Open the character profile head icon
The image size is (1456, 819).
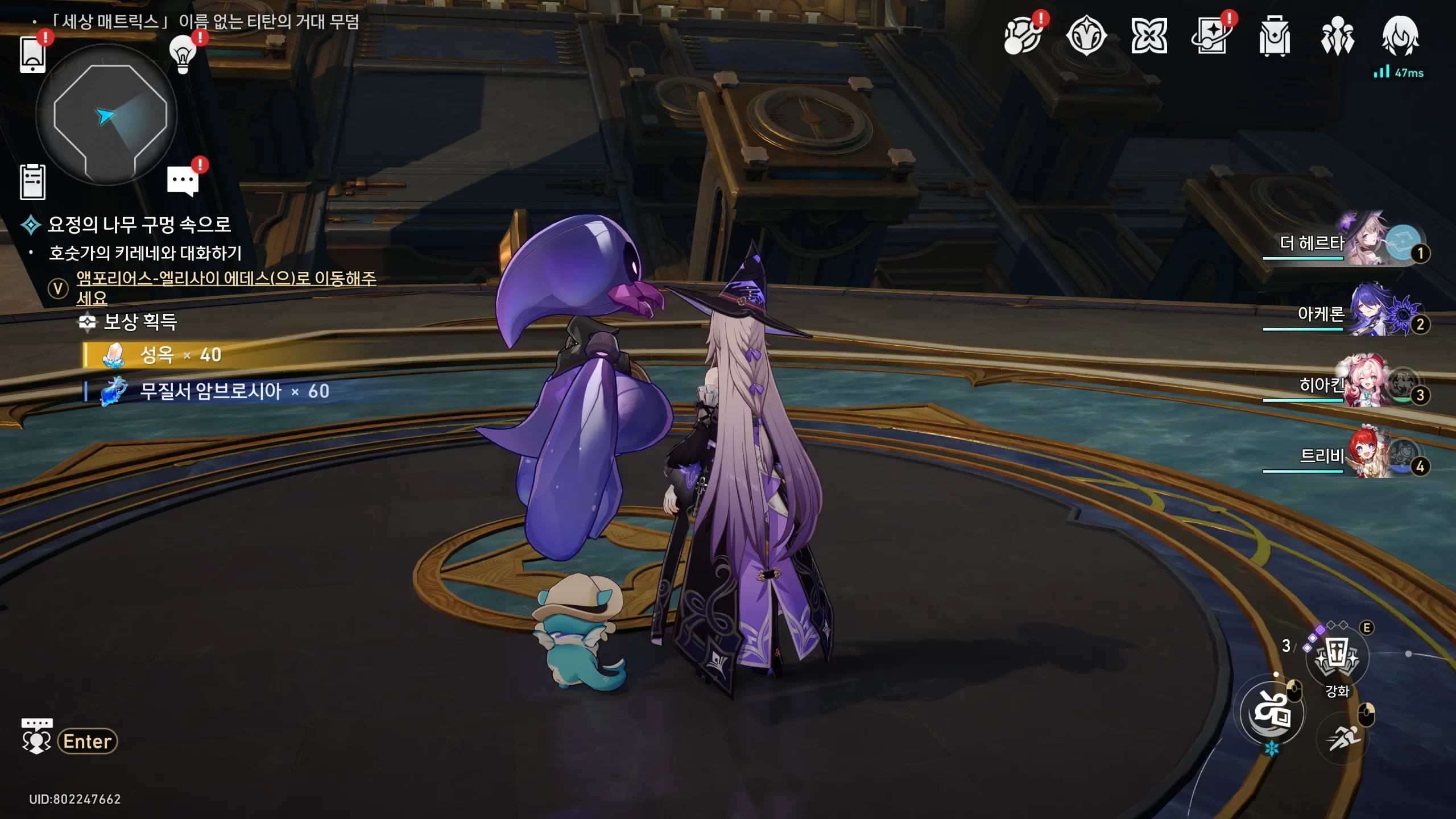(1400, 36)
